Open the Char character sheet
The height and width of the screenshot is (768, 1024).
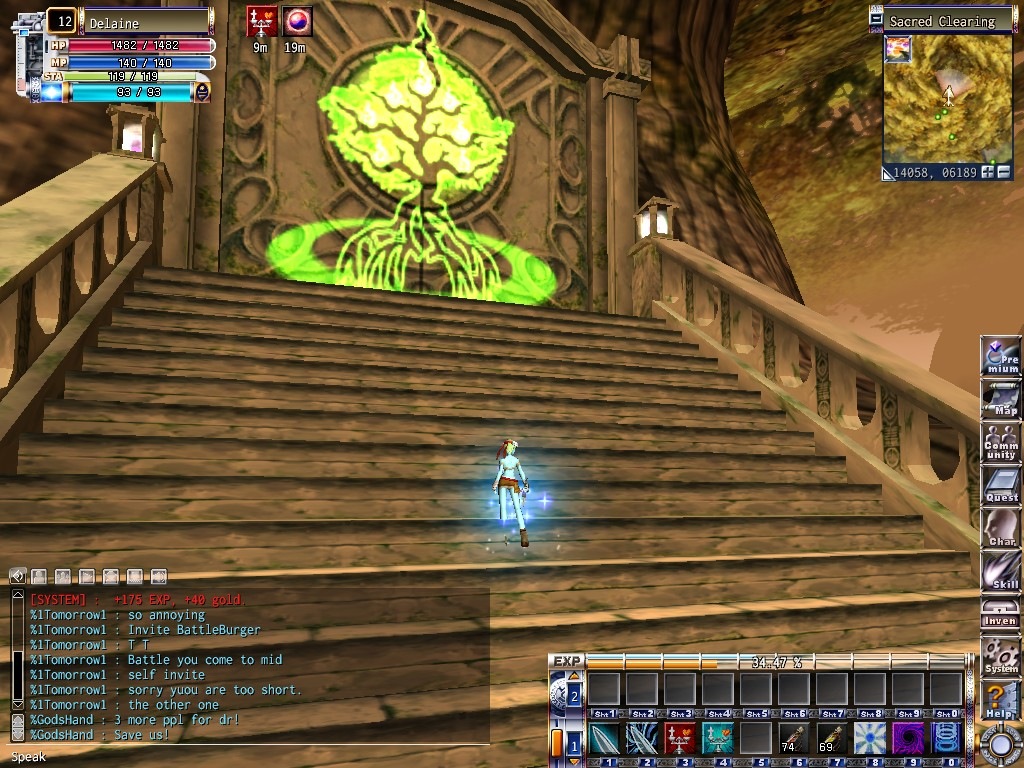pos(1001,528)
